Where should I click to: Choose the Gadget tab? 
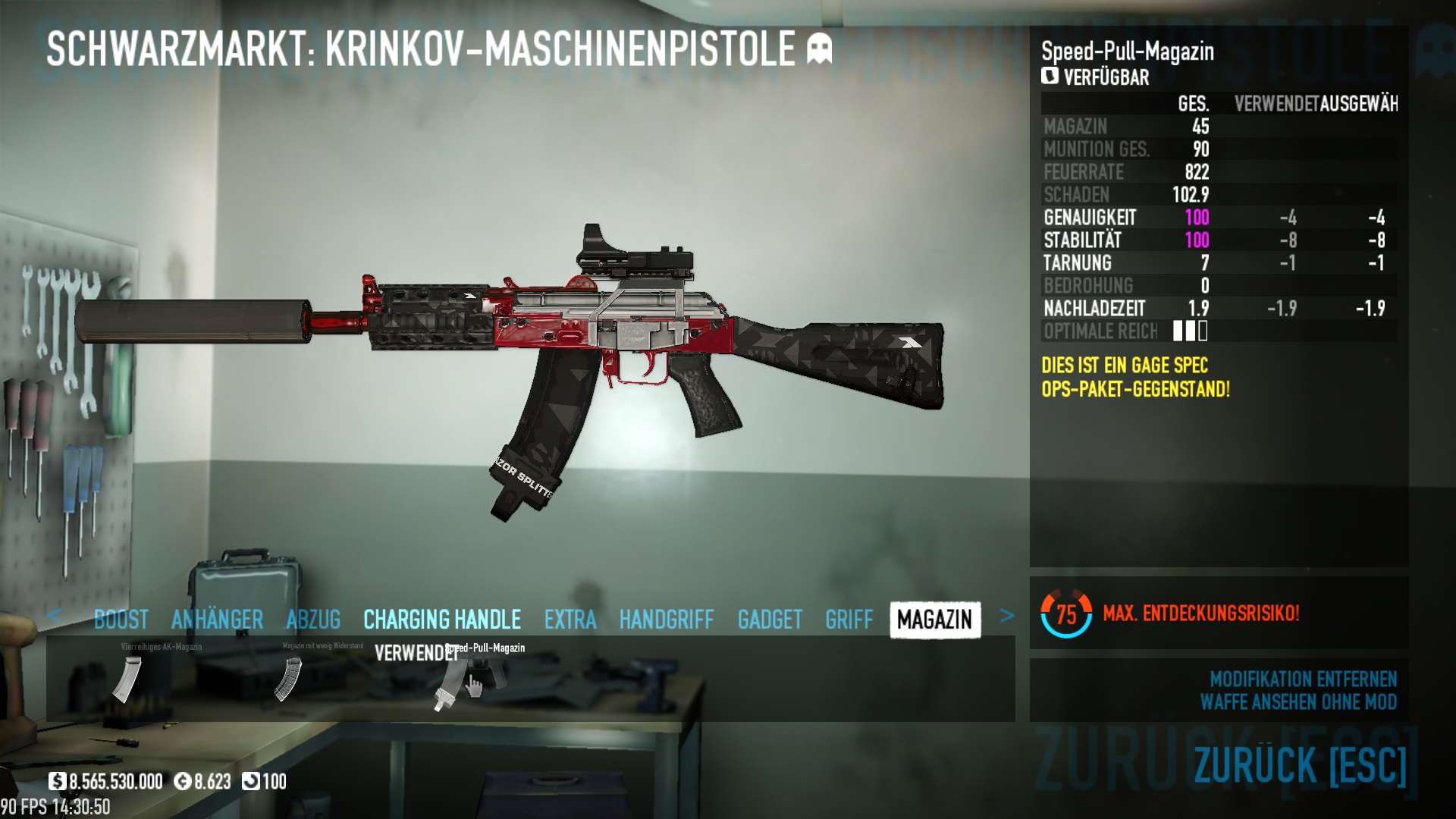pyautogui.click(x=769, y=620)
